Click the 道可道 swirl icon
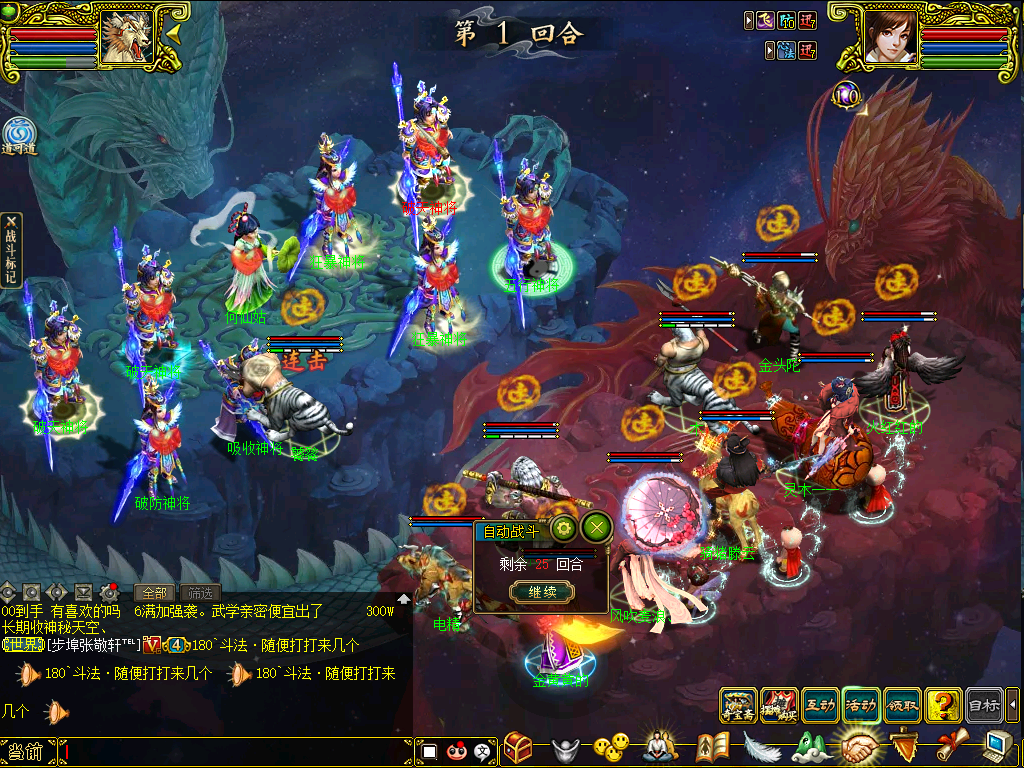 [18, 135]
